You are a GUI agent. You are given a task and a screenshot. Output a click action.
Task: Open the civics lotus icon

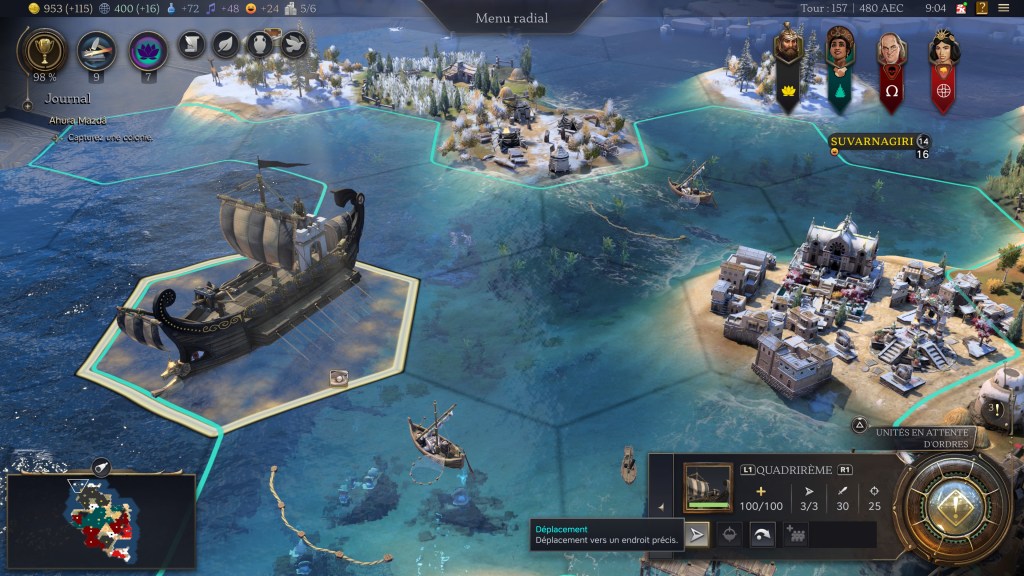tap(148, 50)
